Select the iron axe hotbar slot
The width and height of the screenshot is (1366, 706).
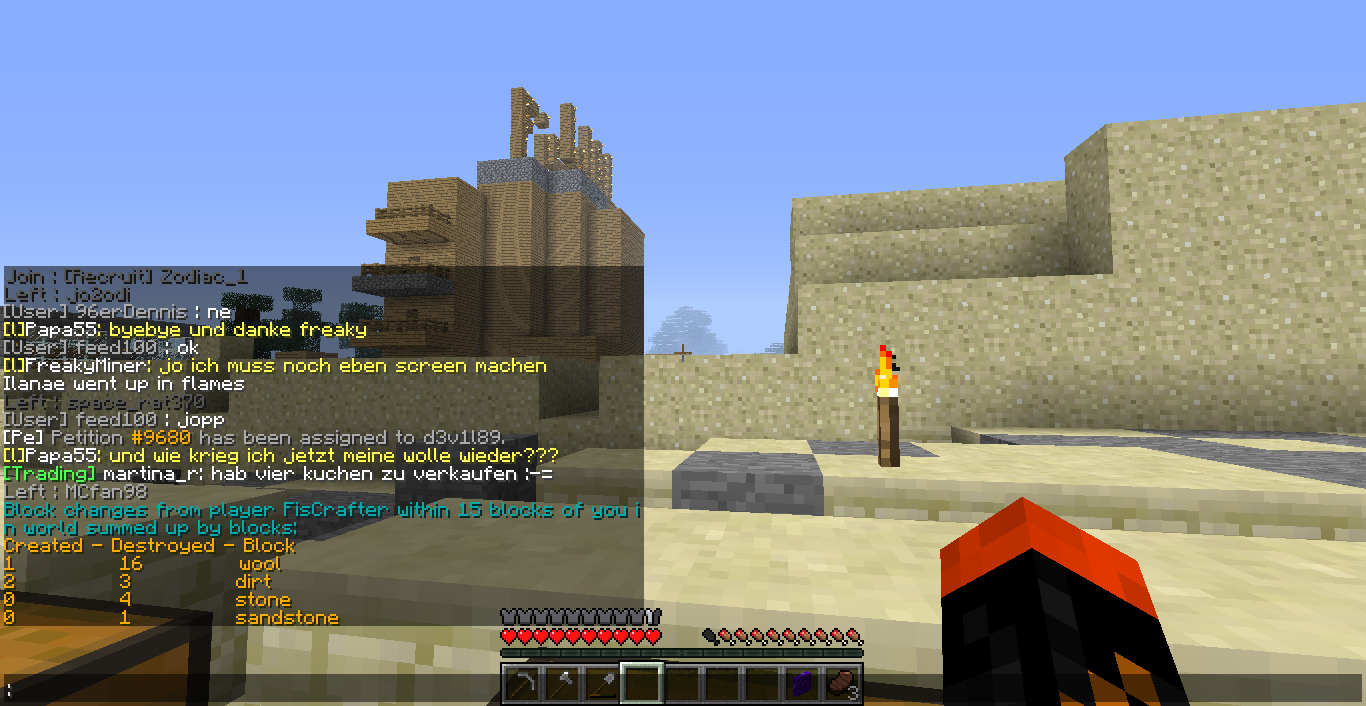[x=561, y=685]
